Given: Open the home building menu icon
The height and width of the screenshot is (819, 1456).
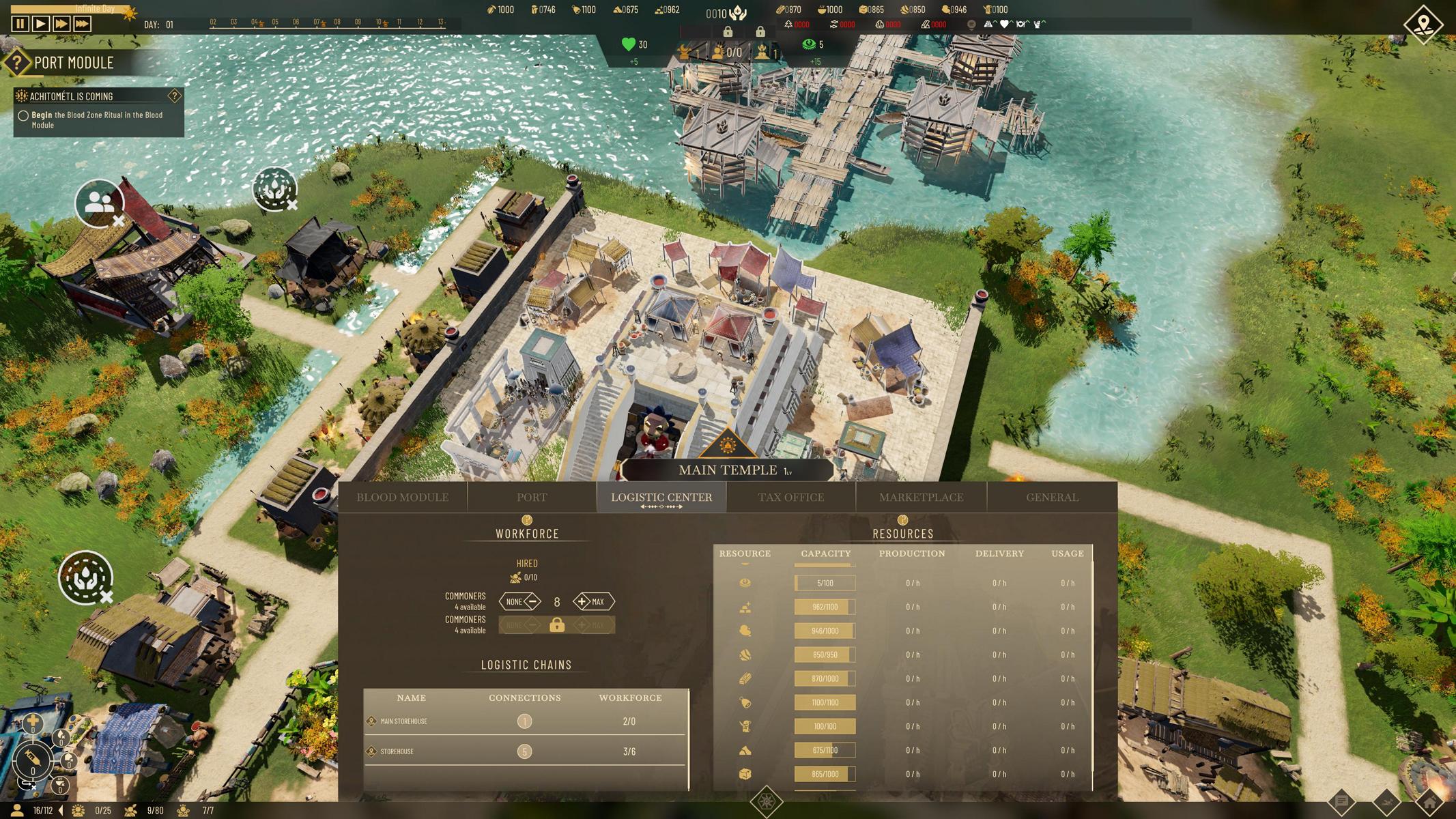Looking at the screenshot, I should pyautogui.click(x=1429, y=802).
